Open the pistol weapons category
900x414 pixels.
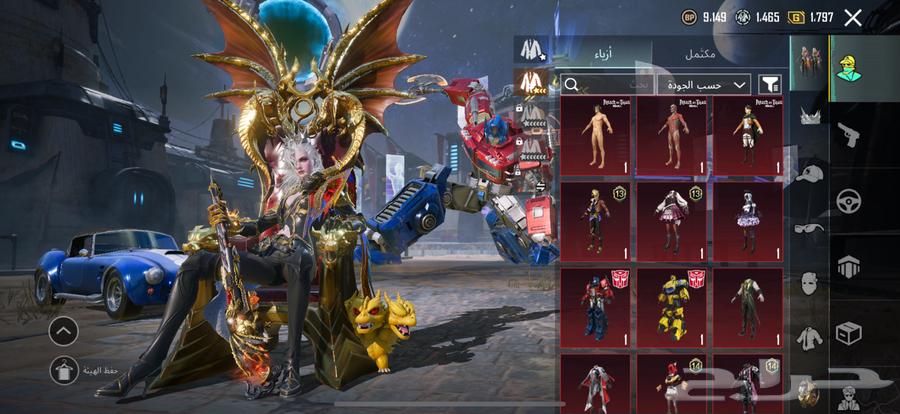pyautogui.click(x=848, y=133)
